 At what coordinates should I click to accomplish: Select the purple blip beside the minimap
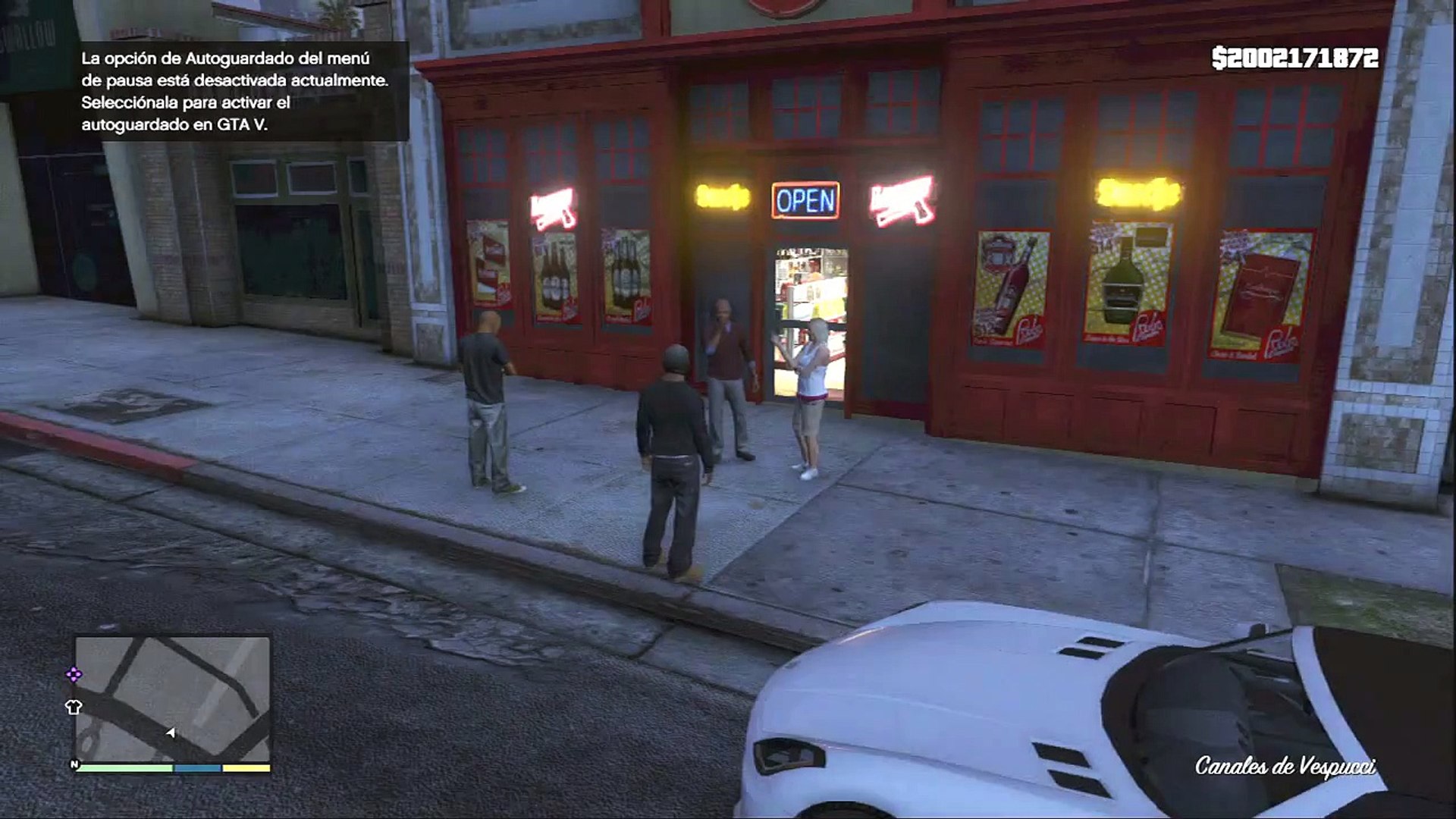(x=74, y=674)
